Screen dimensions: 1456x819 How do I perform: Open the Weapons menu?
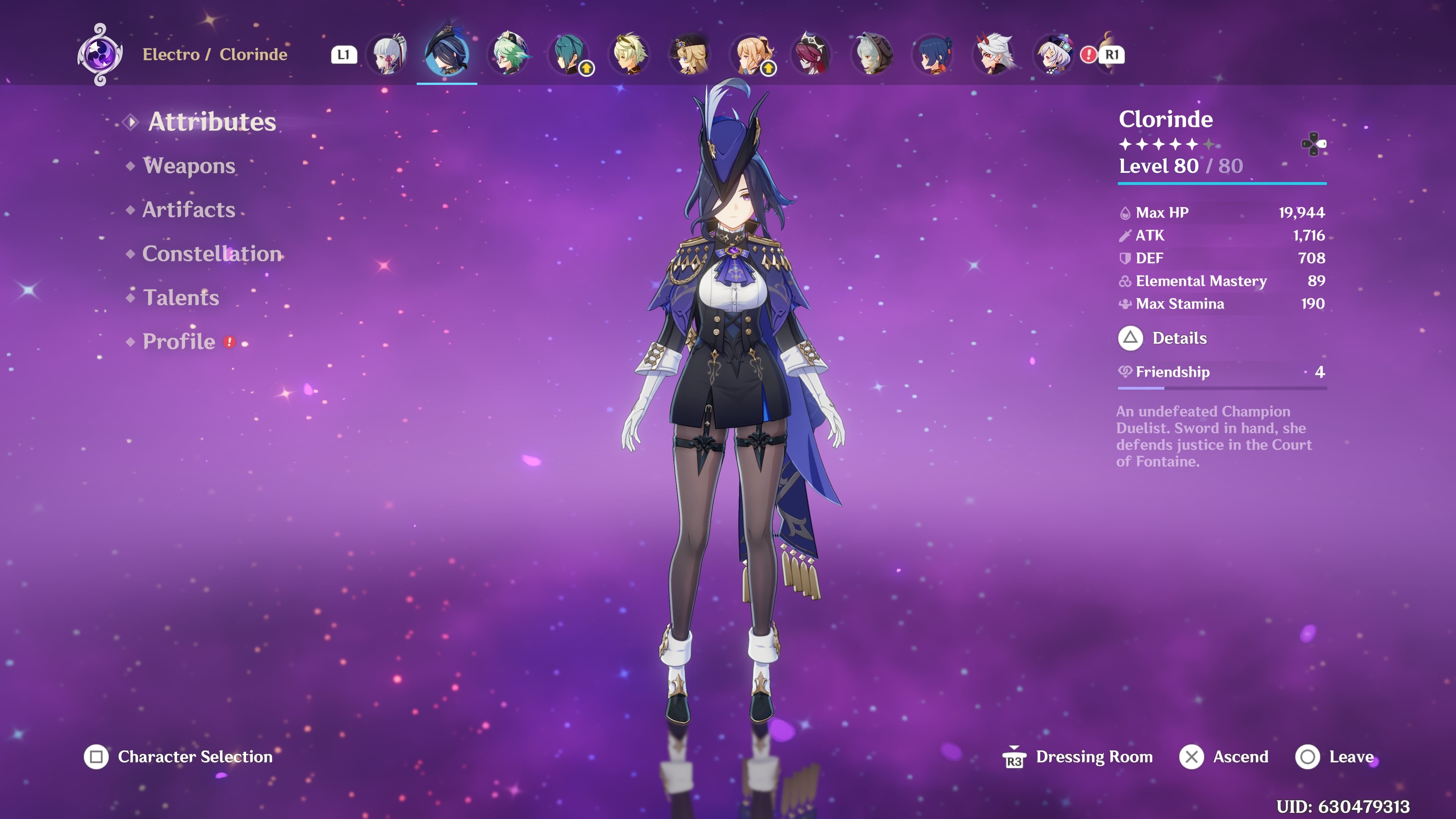tap(189, 166)
